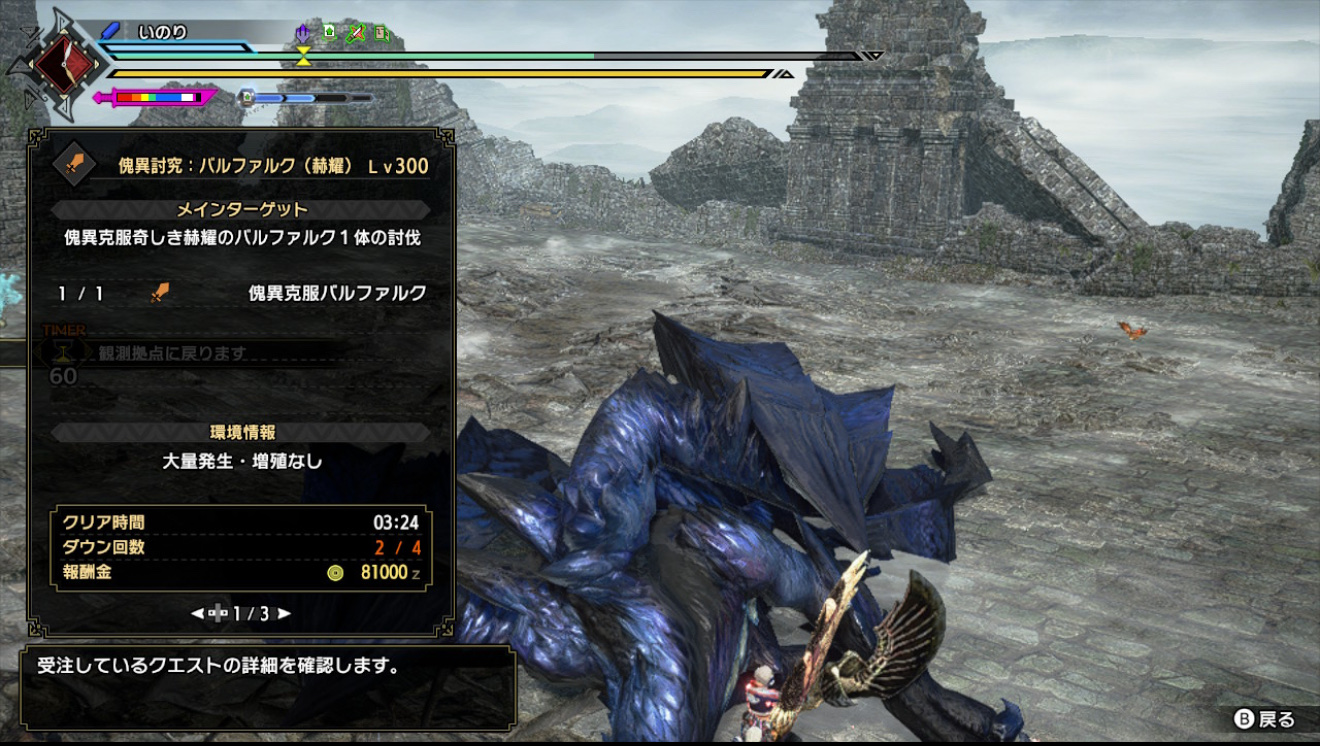Go to the next quest details page
The width and height of the screenshot is (1320, 746).
(285, 614)
